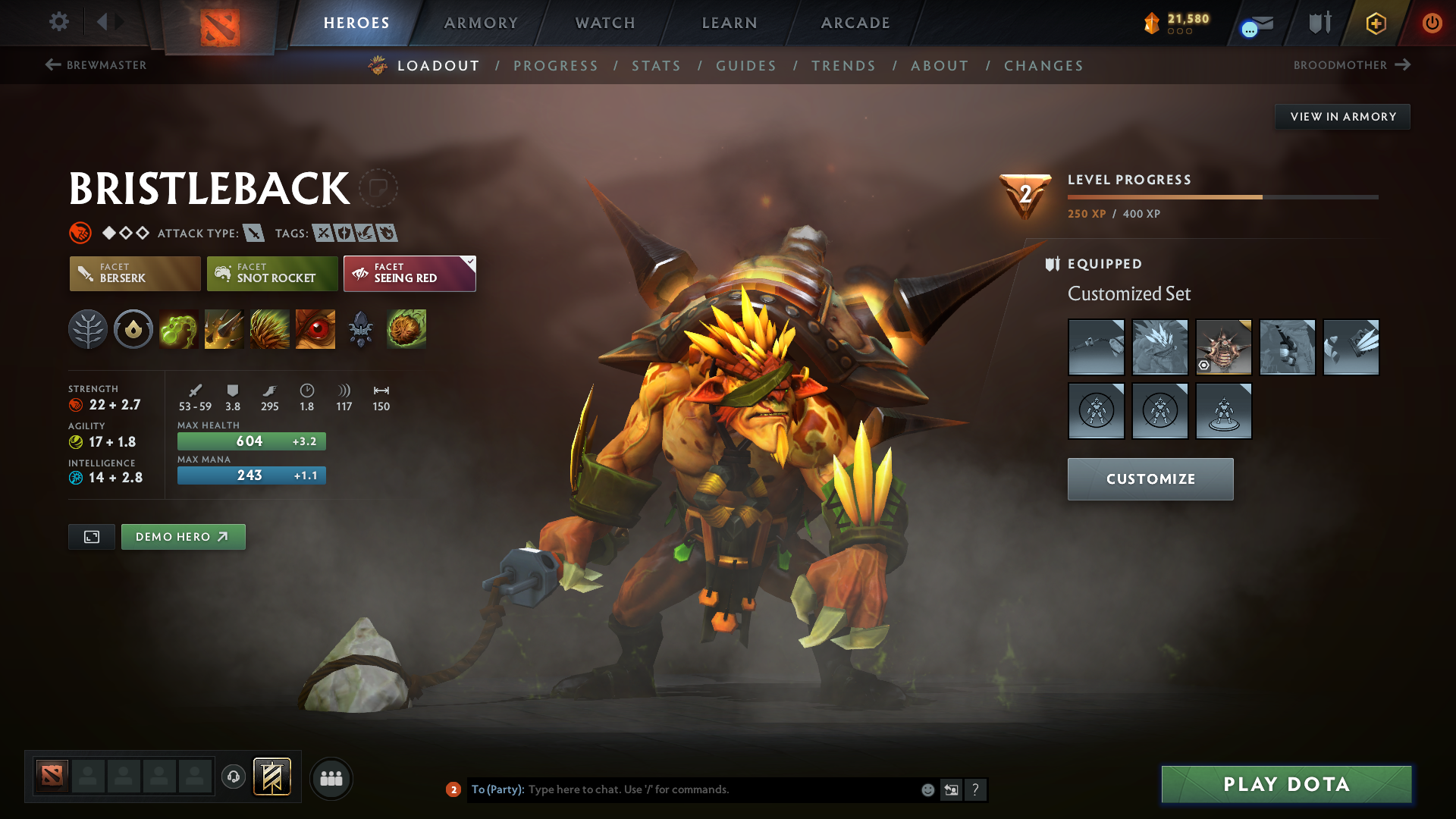Select the Quill Spray ability icon
1456x819 pixels.
[224, 329]
